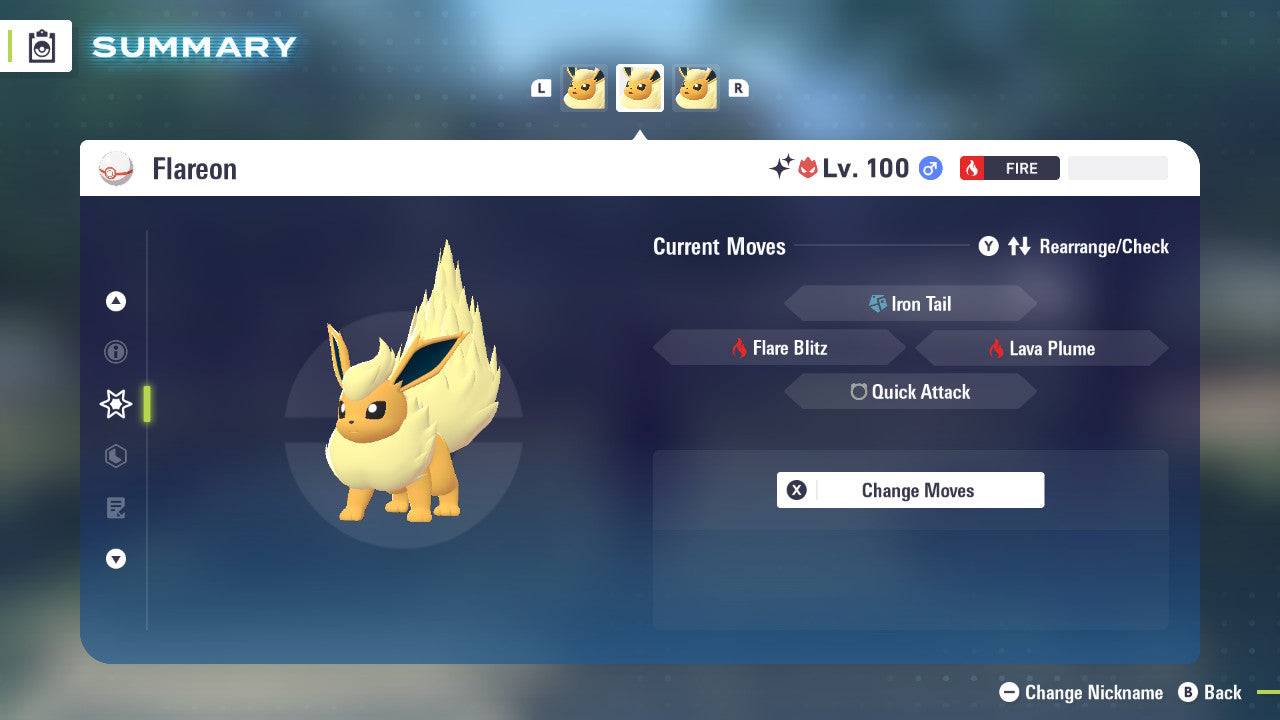Image resolution: width=1280 pixels, height=720 pixels.
Task: Click the flame icon on the FIRE badge
Action: click(971, 168)
